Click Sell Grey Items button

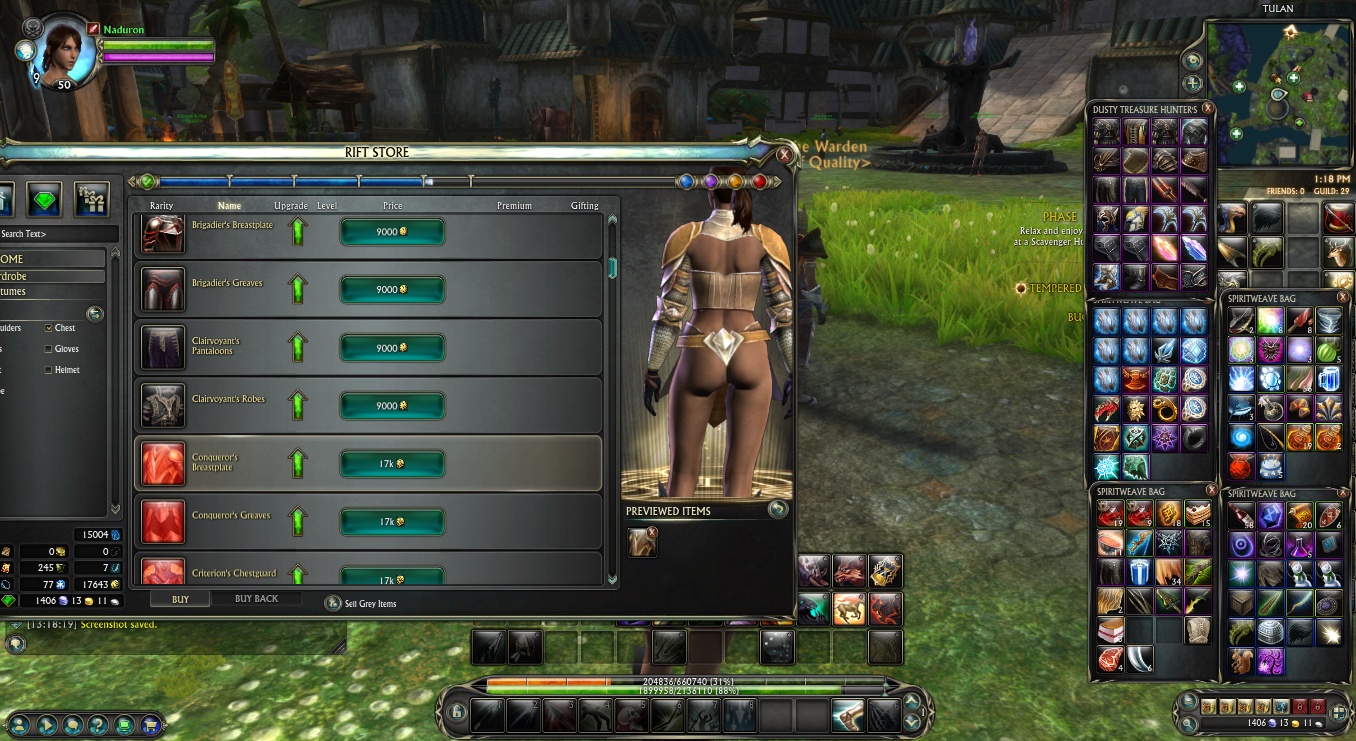(333, 603)
